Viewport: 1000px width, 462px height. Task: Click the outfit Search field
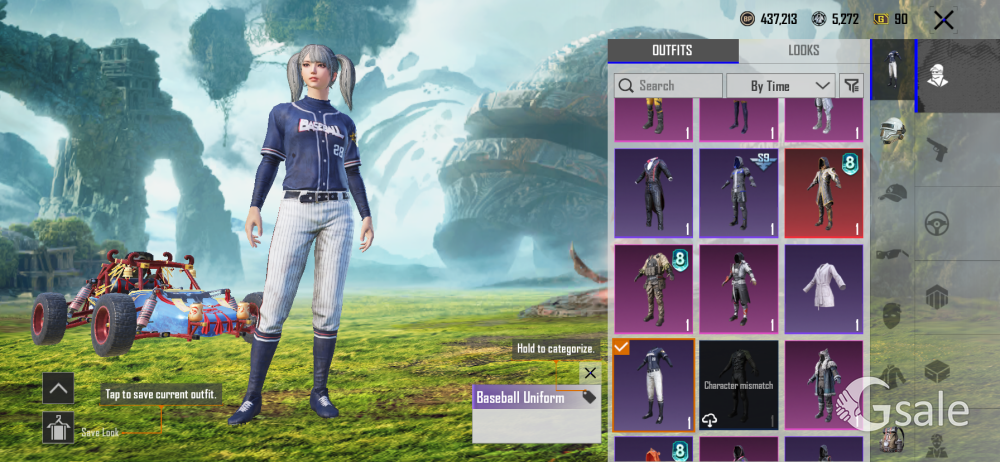668,86
